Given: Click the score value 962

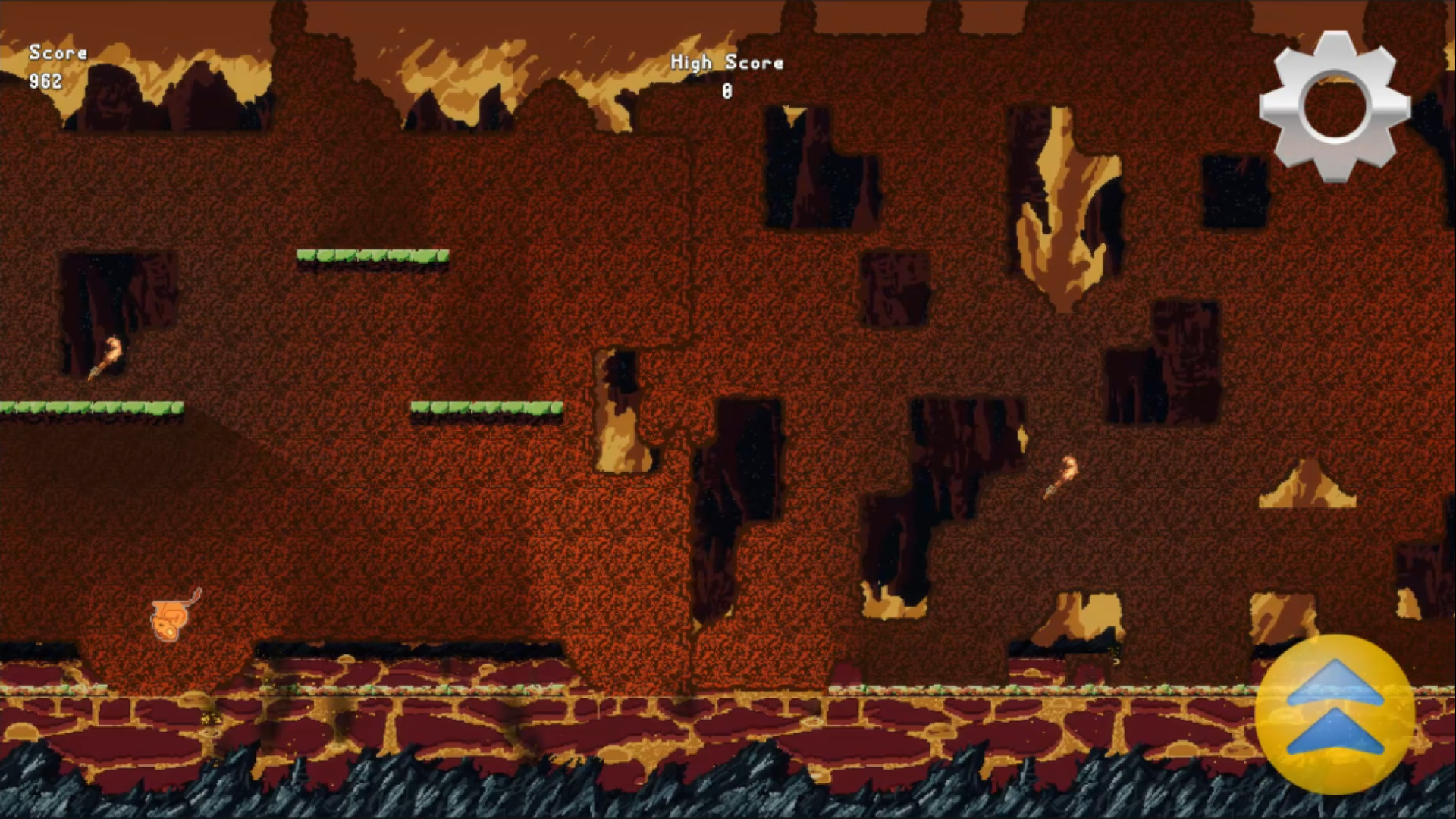Looking at the screenshot, I should click(43, 82).
